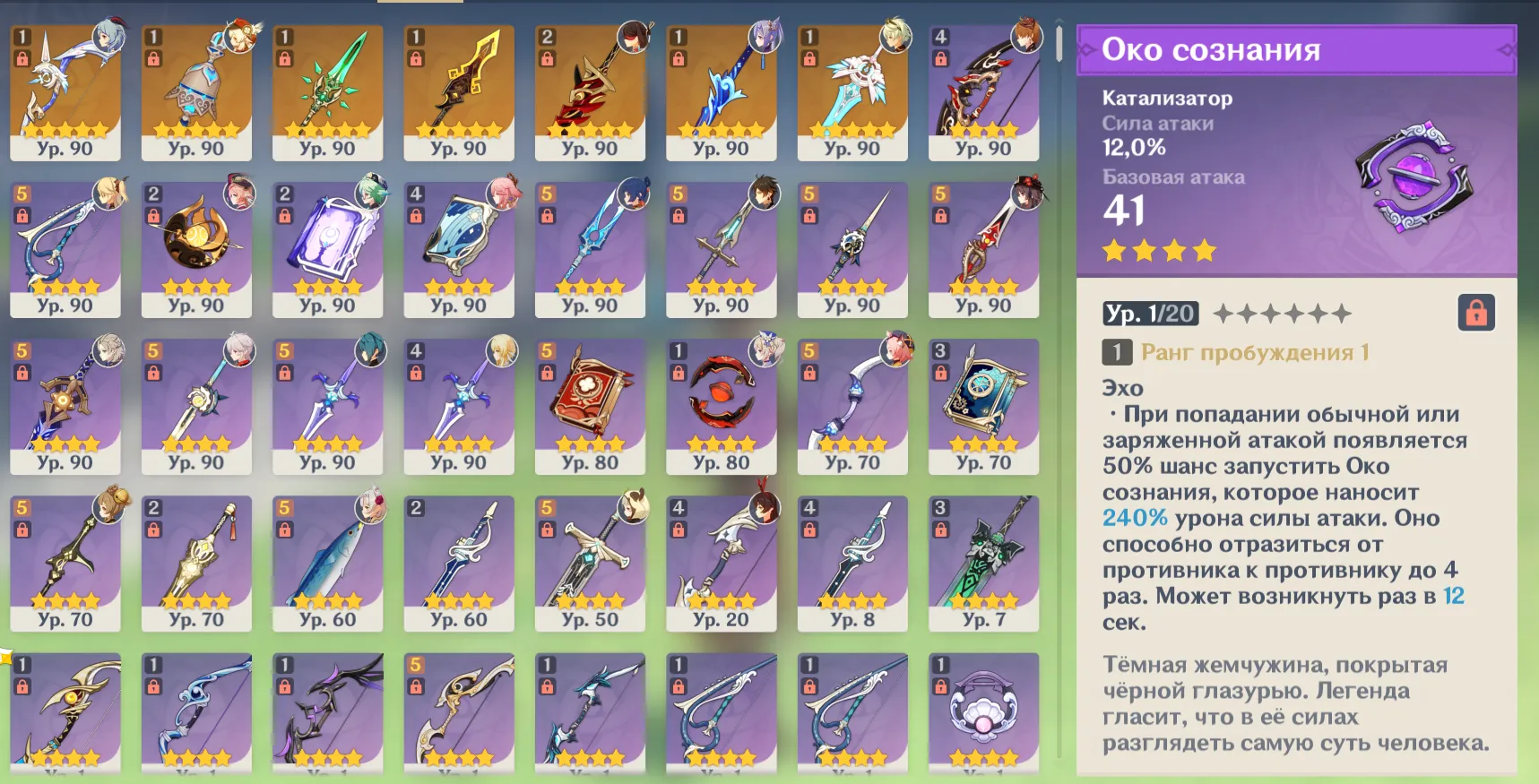
Task: Click the teal gear-covered book at level 70
Action: tap(983, 408)
